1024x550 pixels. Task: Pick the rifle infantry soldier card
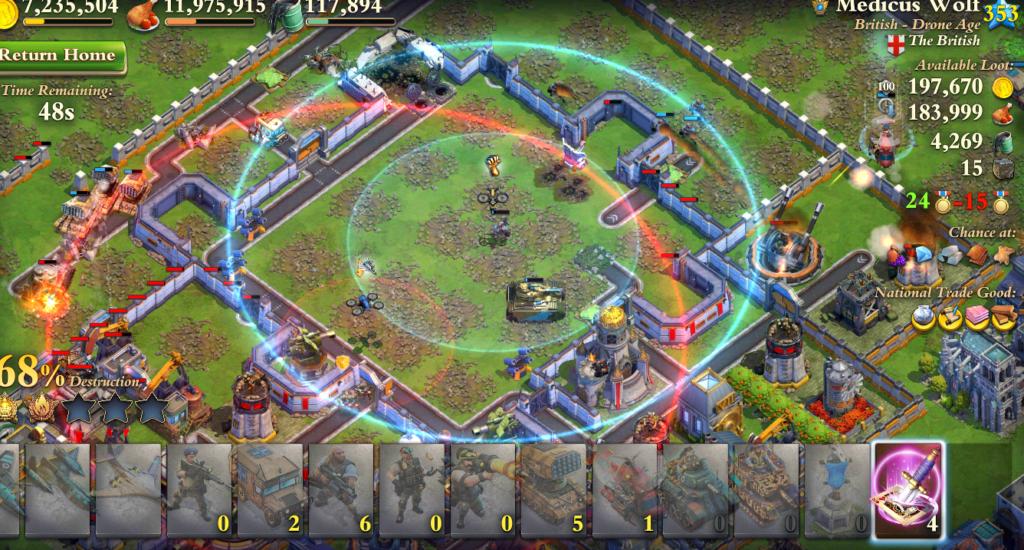pos(200,488)
